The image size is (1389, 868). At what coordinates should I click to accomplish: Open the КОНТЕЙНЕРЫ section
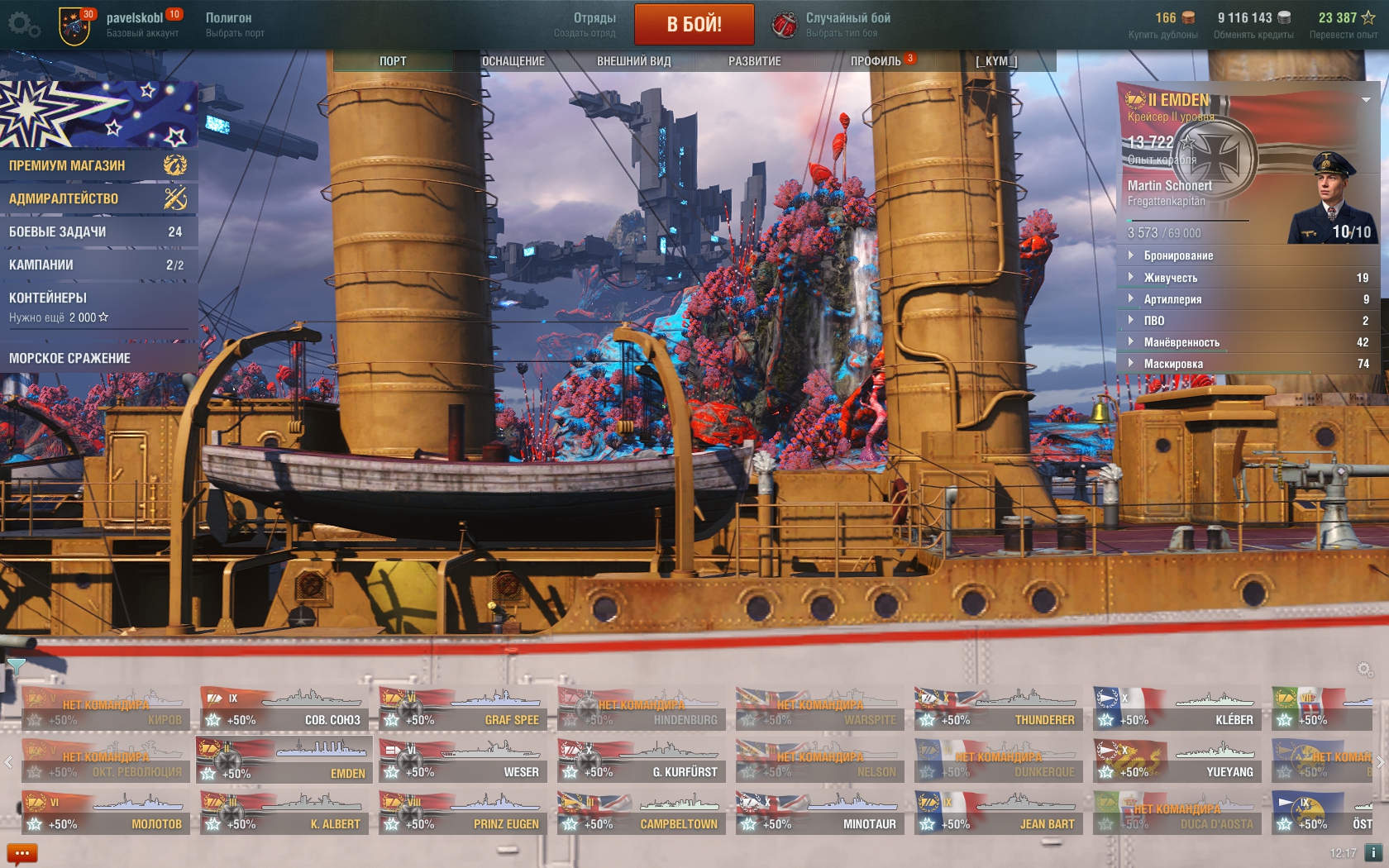98,306
